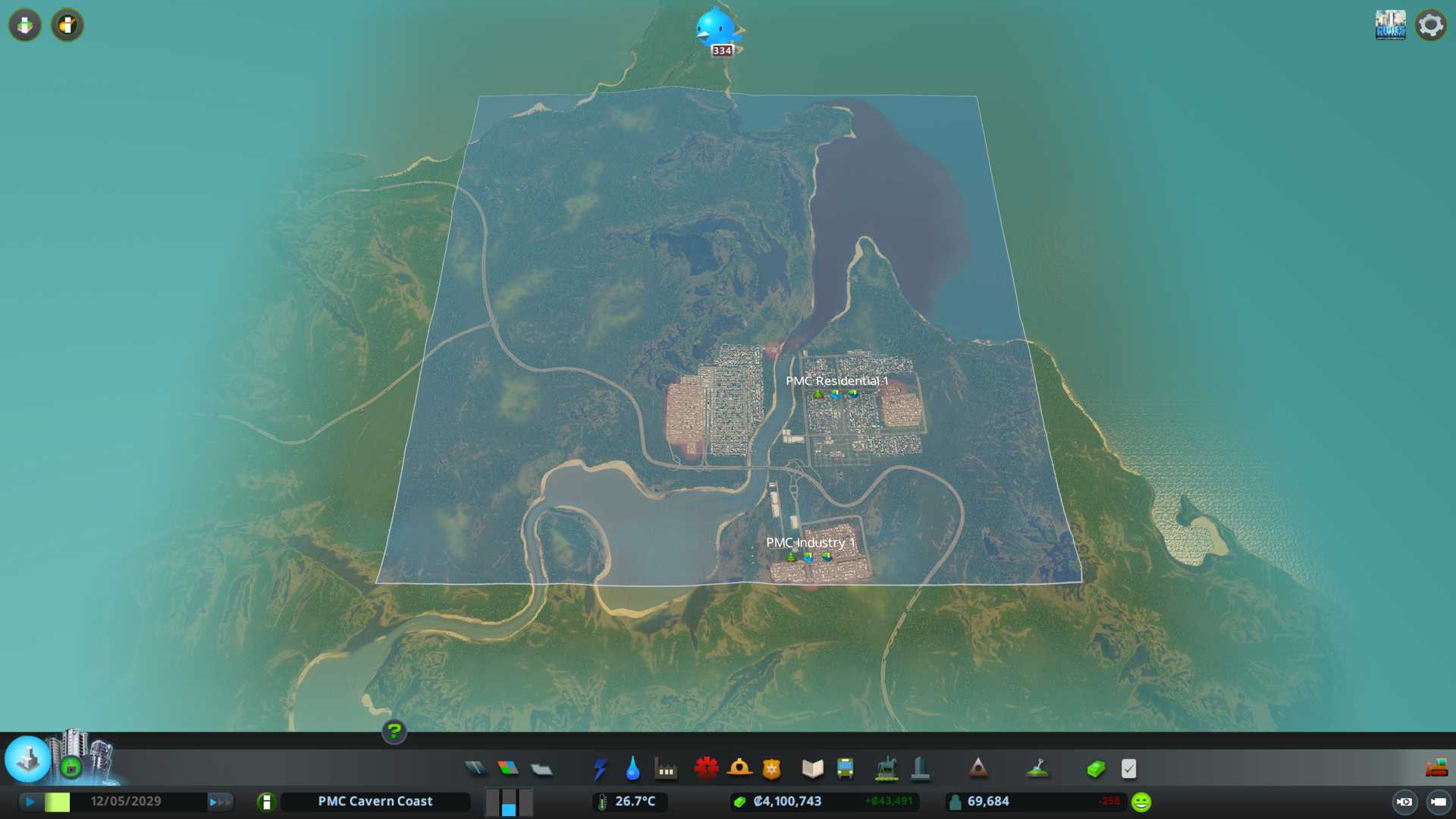Open the Healthcare red cross menu

(x=706, y=769)
